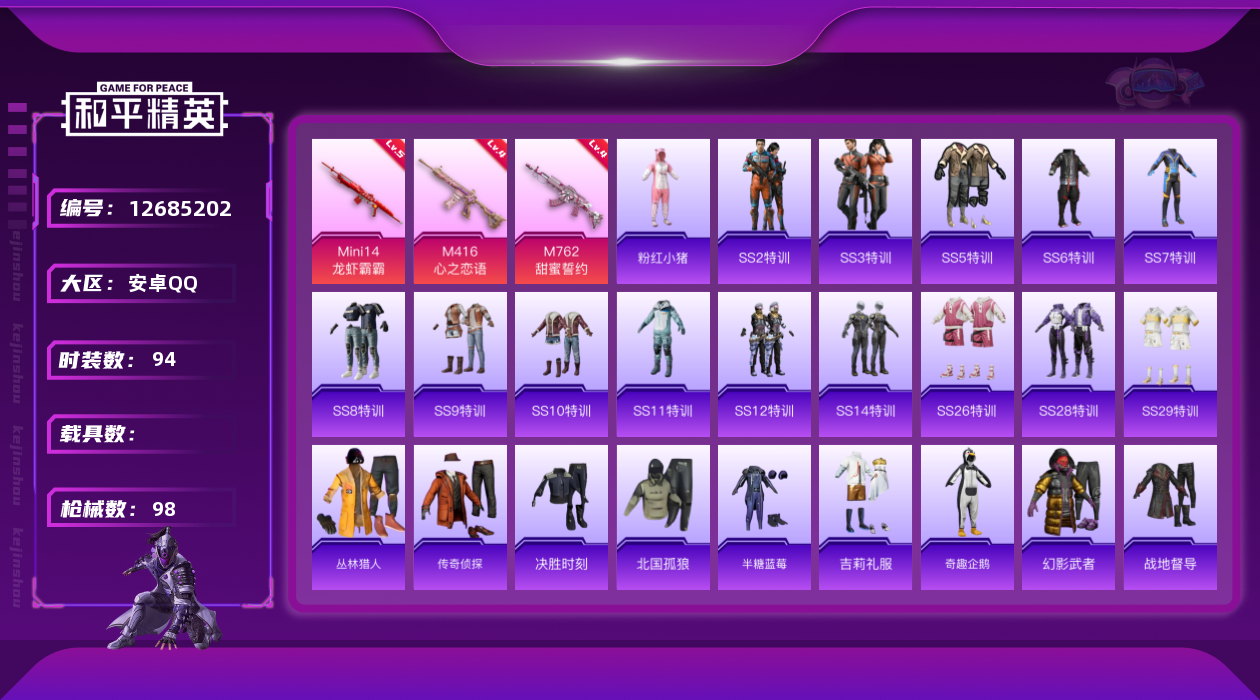The width and height of the screenshot is (1260, 700).
Task: Choose the M416 心之恋语 weapon card
Action: [x=460, y=211]
